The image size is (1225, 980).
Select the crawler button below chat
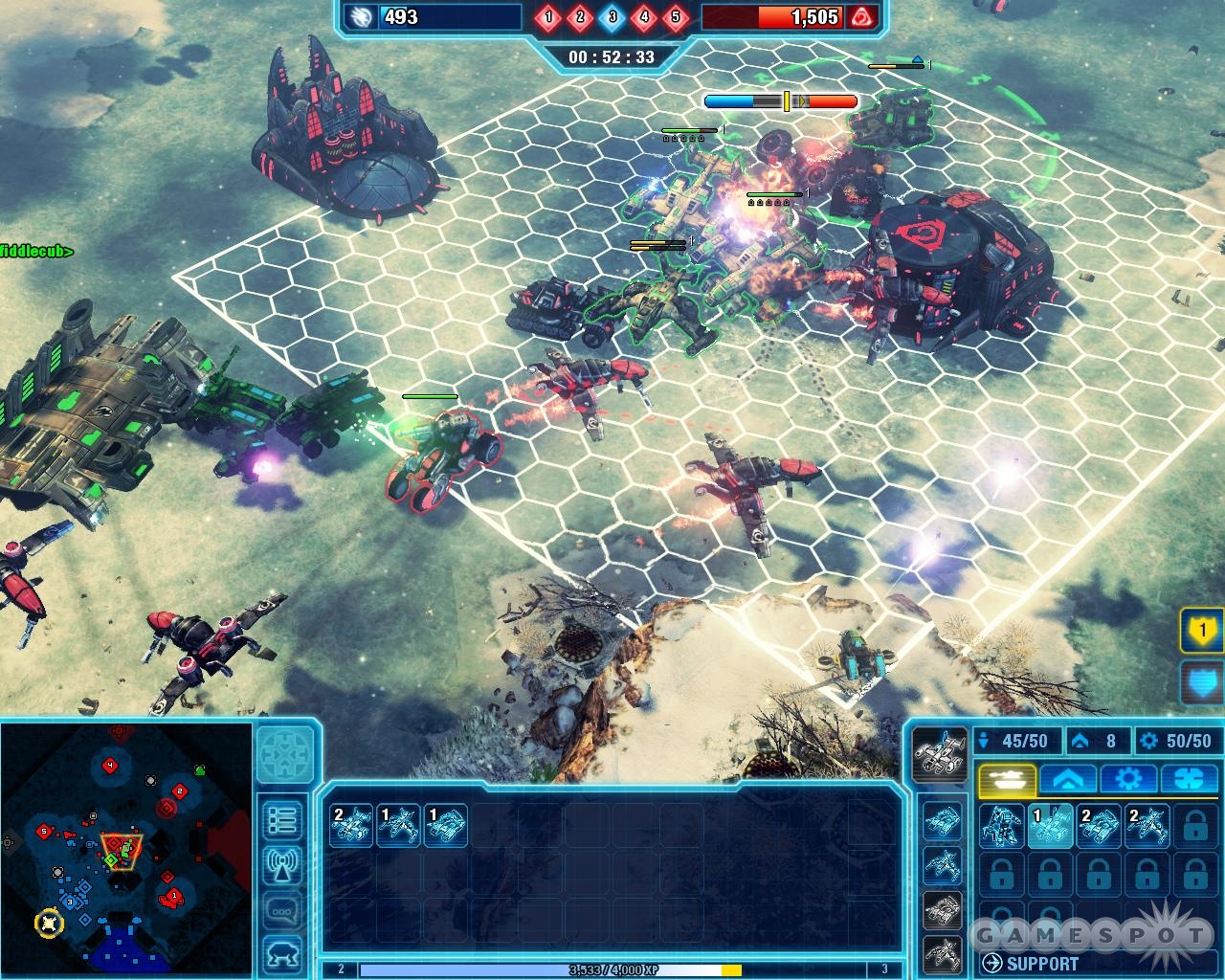(284, 953)
